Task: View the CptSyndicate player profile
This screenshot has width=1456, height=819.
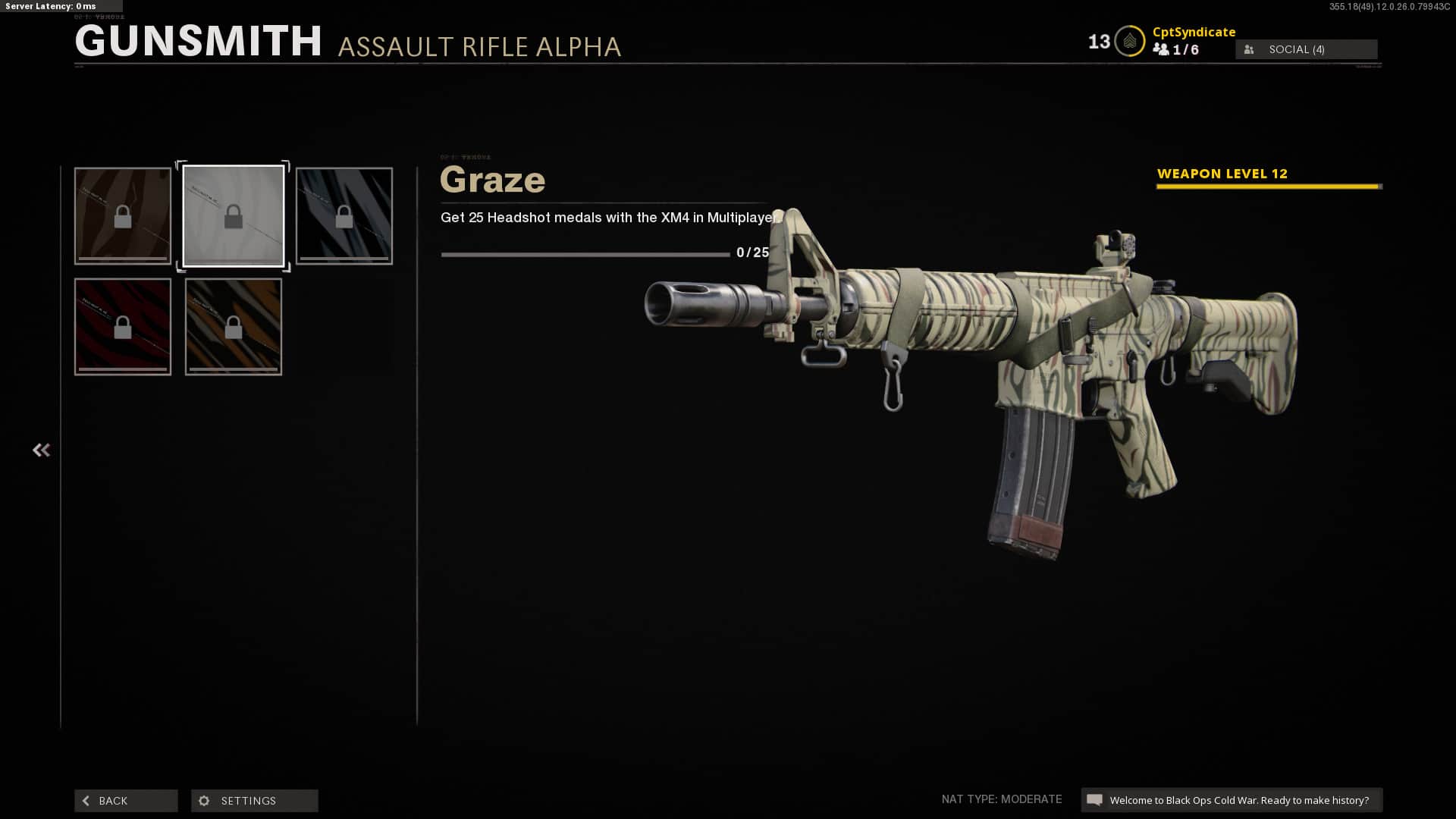Action: pyautogui.click(x=1194, y=32)
